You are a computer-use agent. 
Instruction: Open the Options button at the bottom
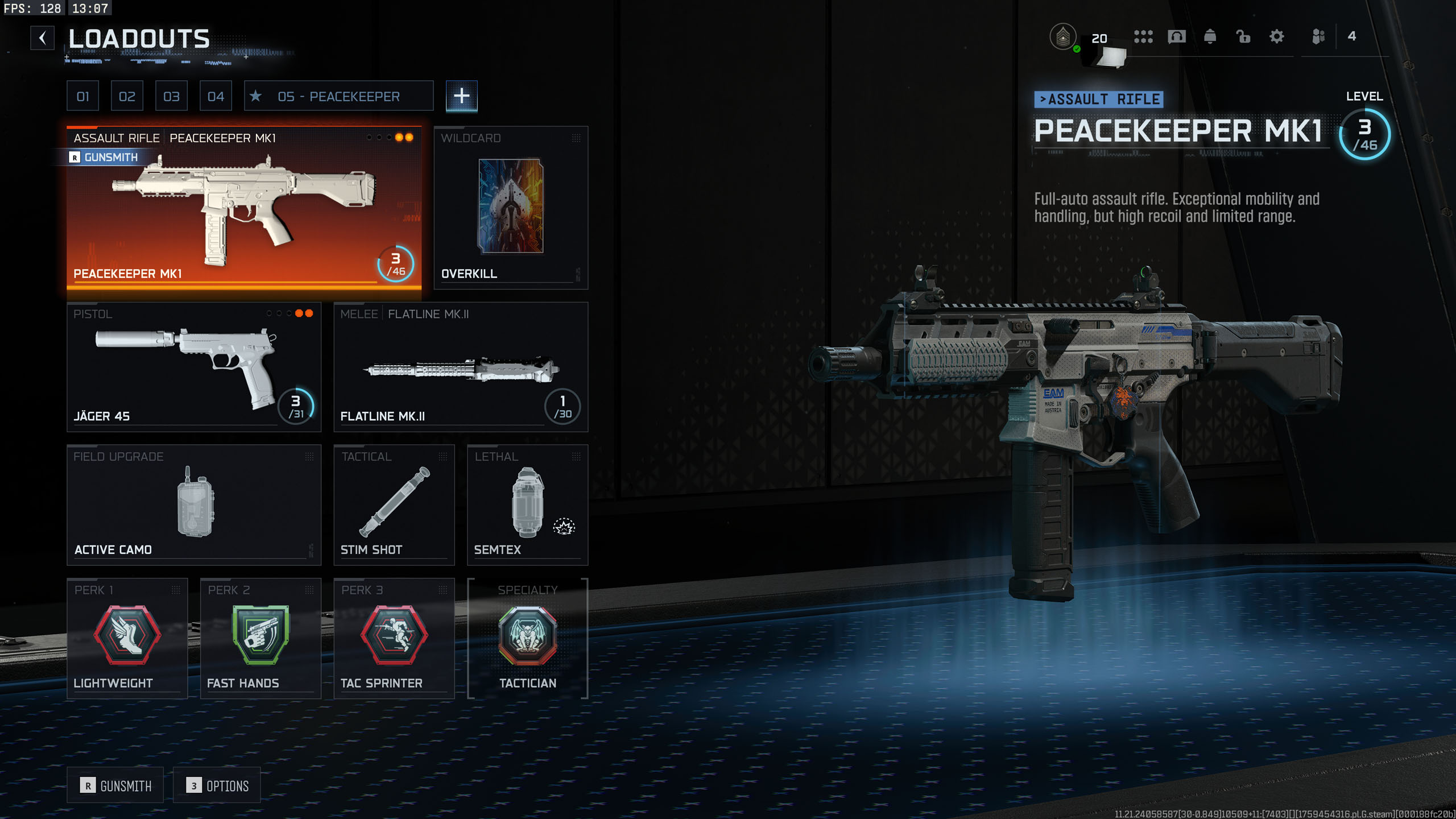pos(217,785)
